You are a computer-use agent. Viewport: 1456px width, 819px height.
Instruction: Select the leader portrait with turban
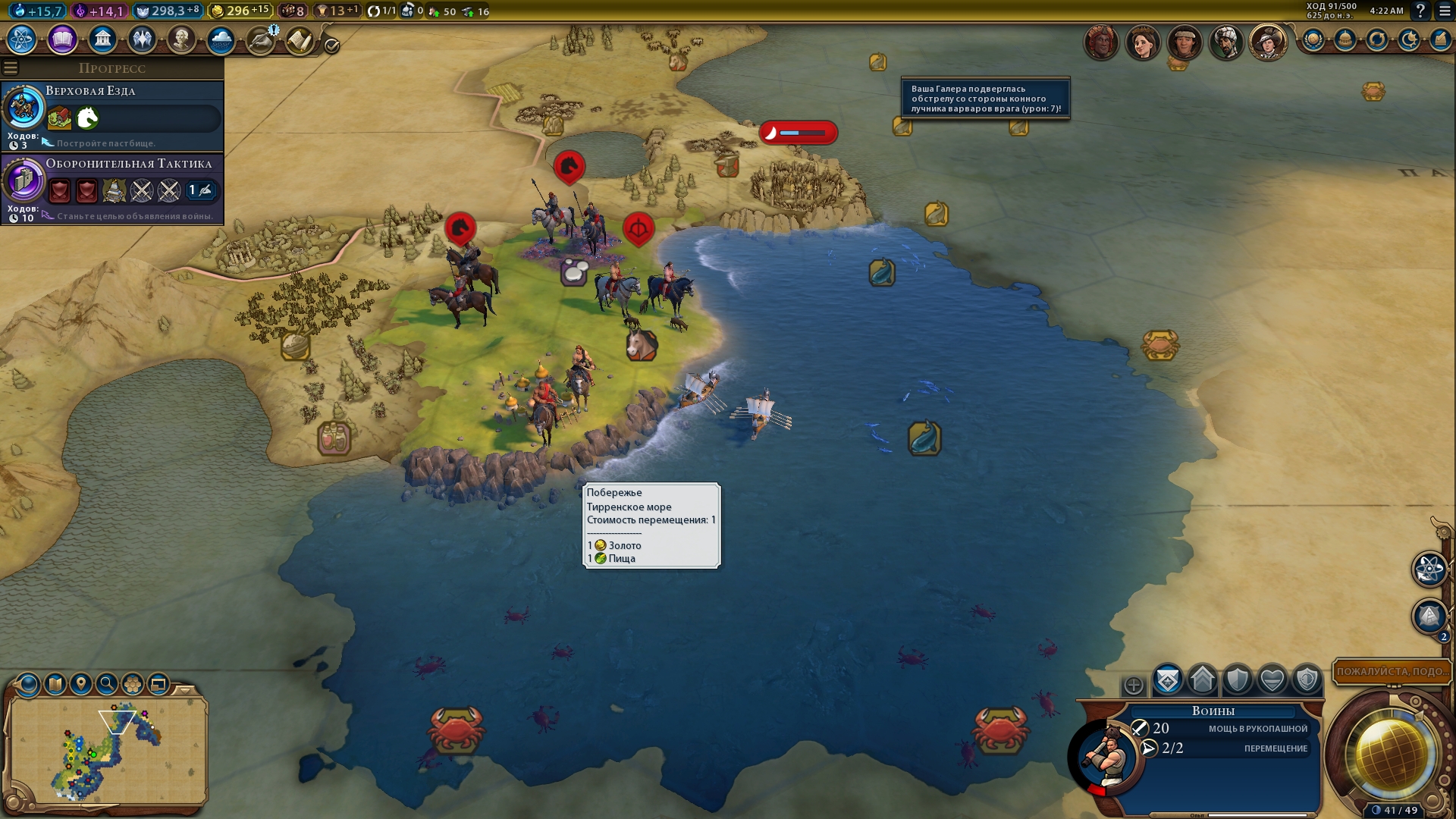click(1225, 42)
